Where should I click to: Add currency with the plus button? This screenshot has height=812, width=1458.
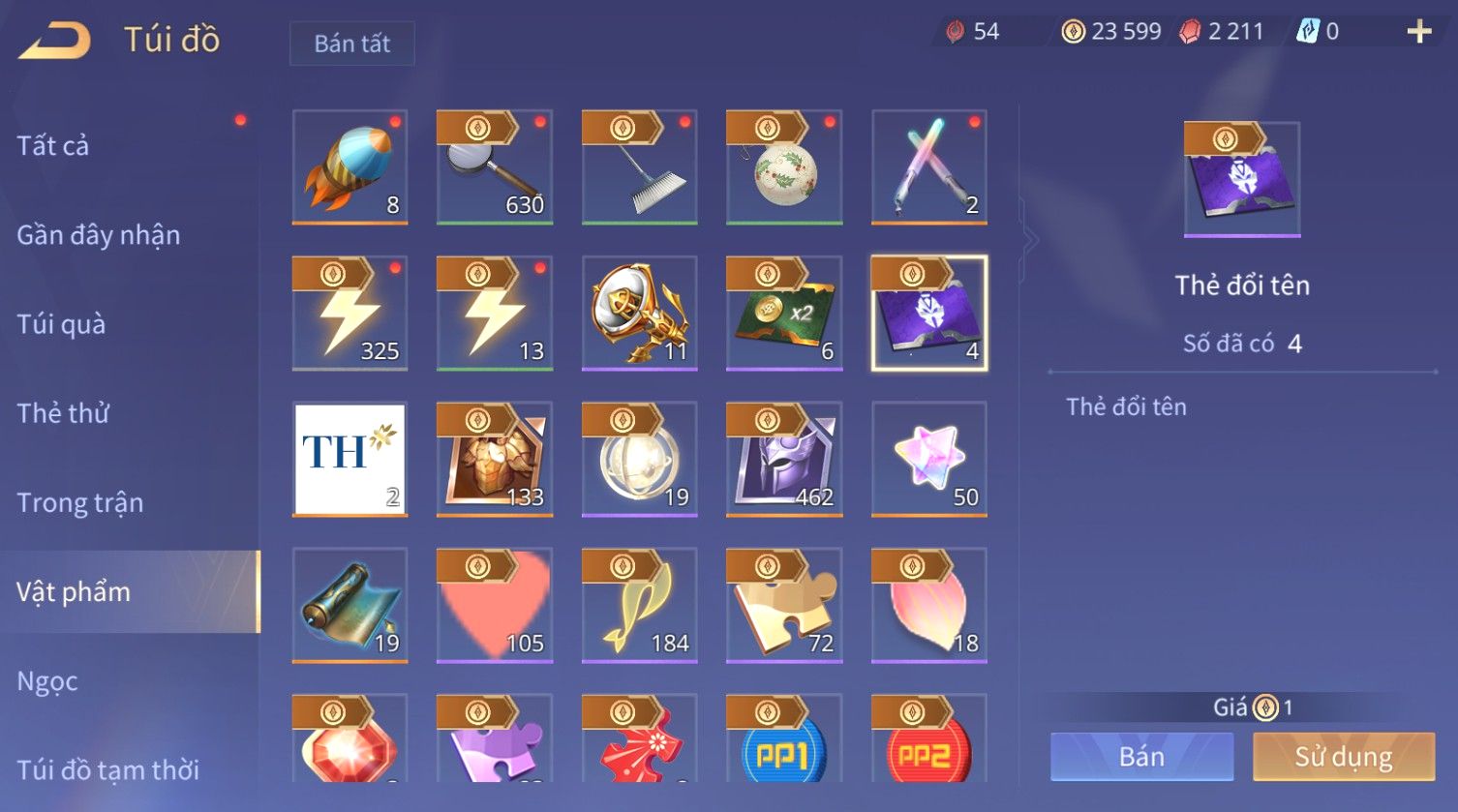click(1419, 32)
